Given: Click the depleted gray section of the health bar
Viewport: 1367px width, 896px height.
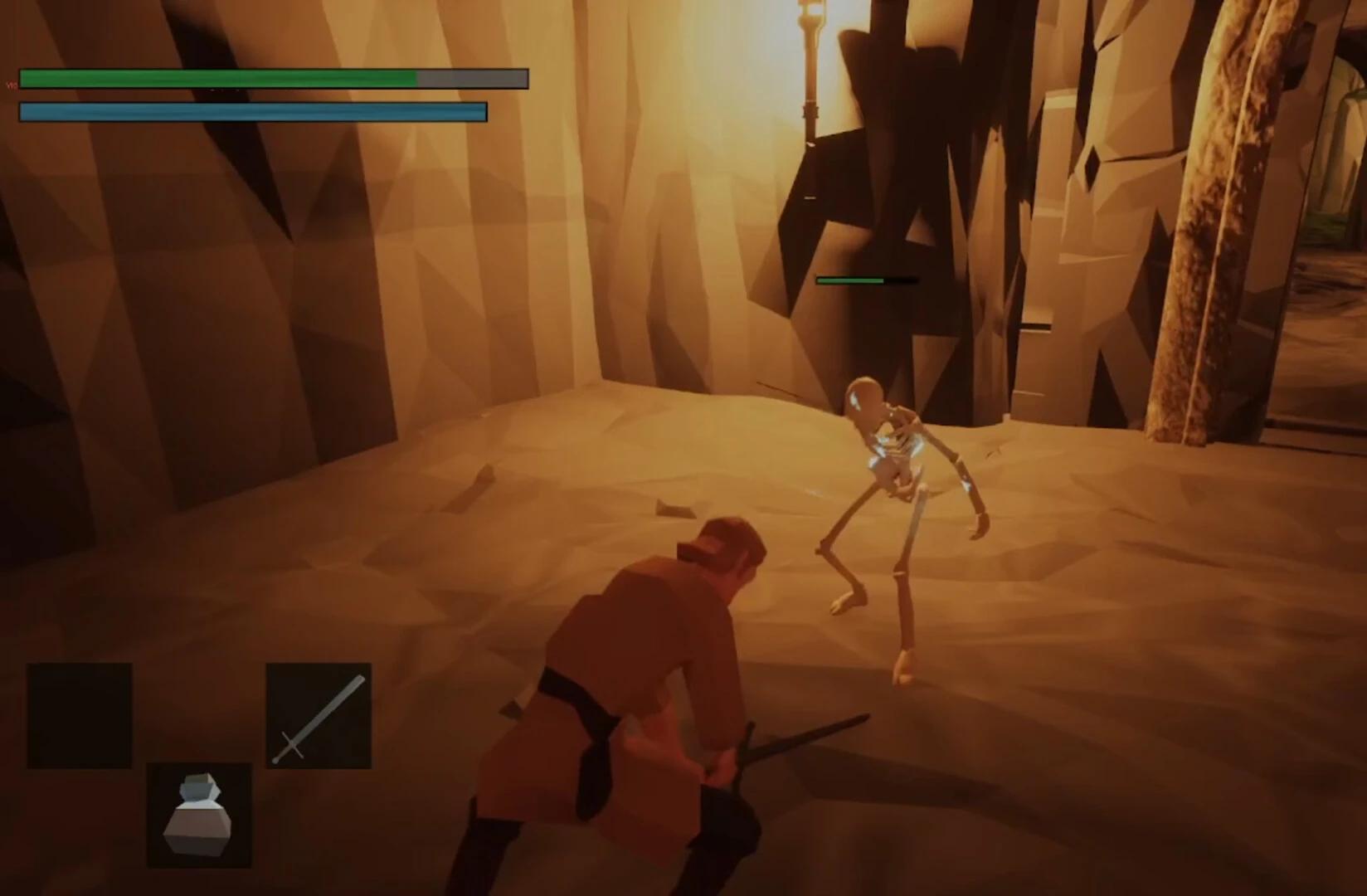Looking at the screenshot, I should tap(473, 80).
